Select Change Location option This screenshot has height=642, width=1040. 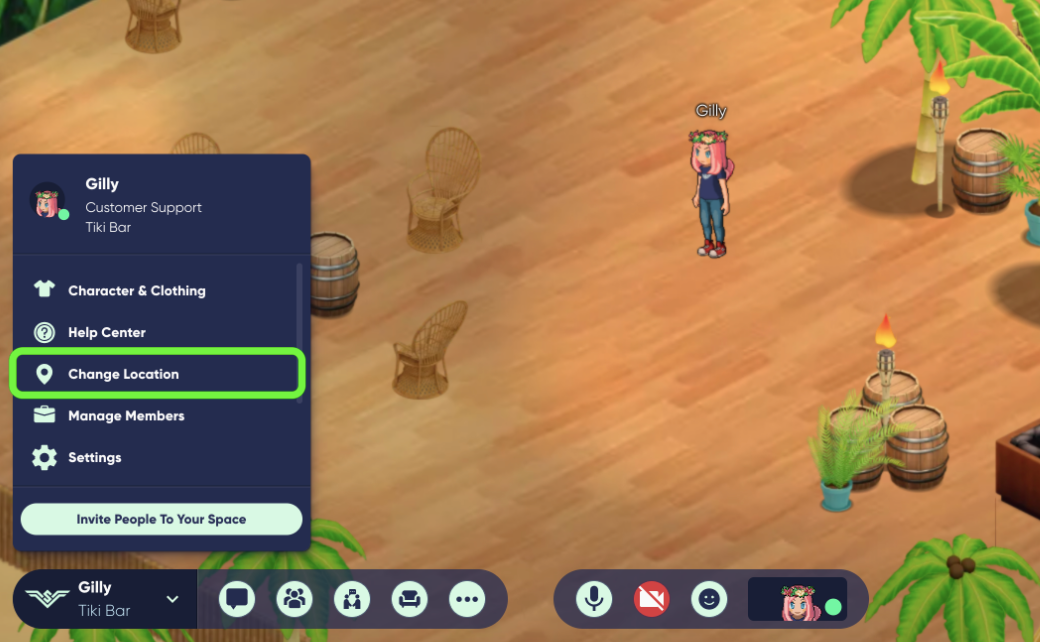pos(123,374)
